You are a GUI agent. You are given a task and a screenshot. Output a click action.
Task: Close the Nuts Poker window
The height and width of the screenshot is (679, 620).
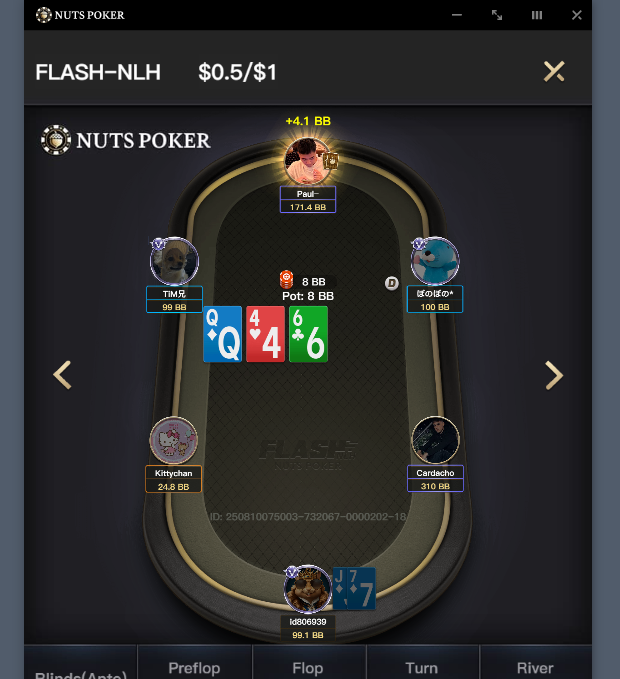[x=577, y=15]
